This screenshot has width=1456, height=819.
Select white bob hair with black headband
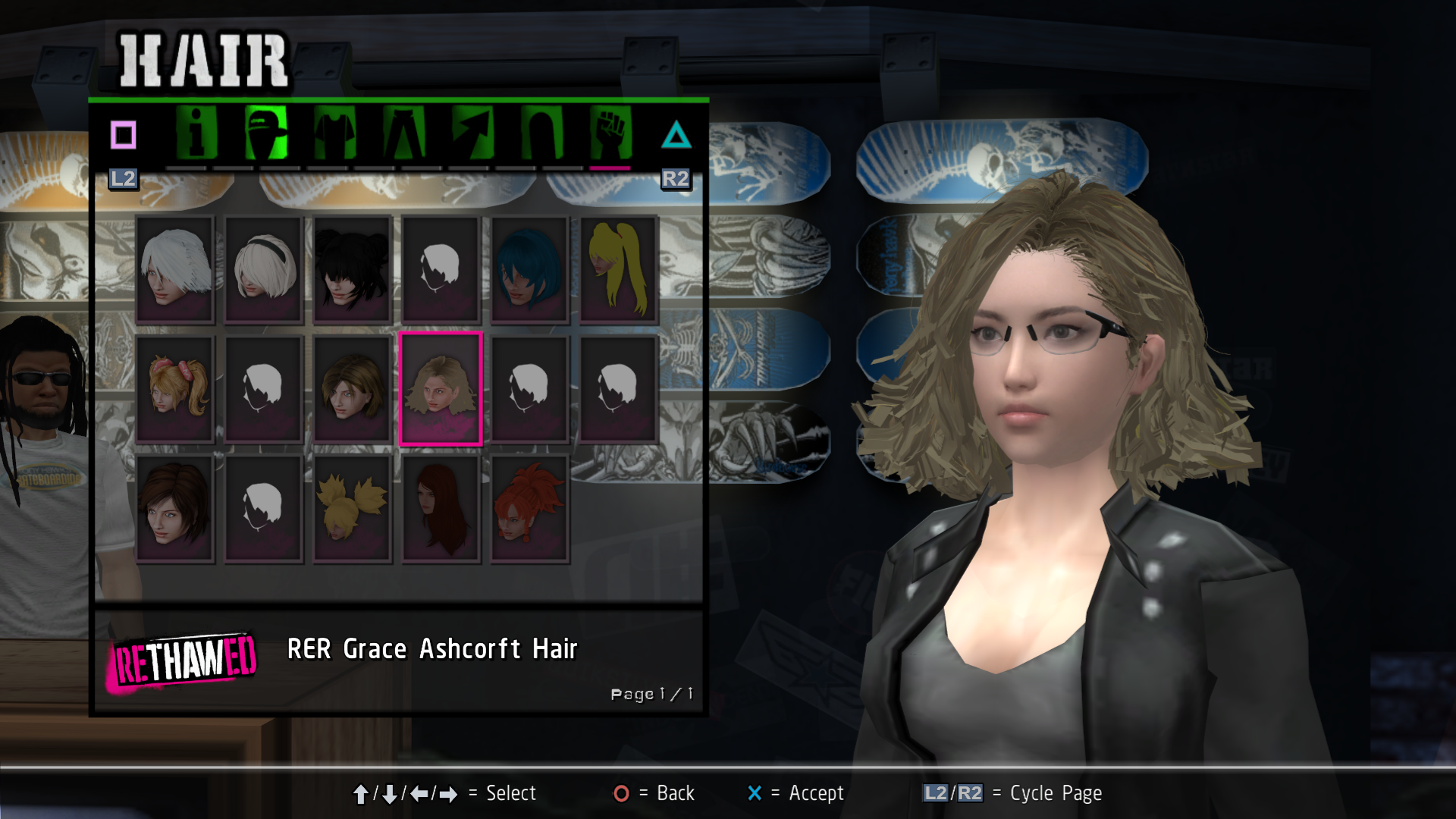[x=264, y=270]
